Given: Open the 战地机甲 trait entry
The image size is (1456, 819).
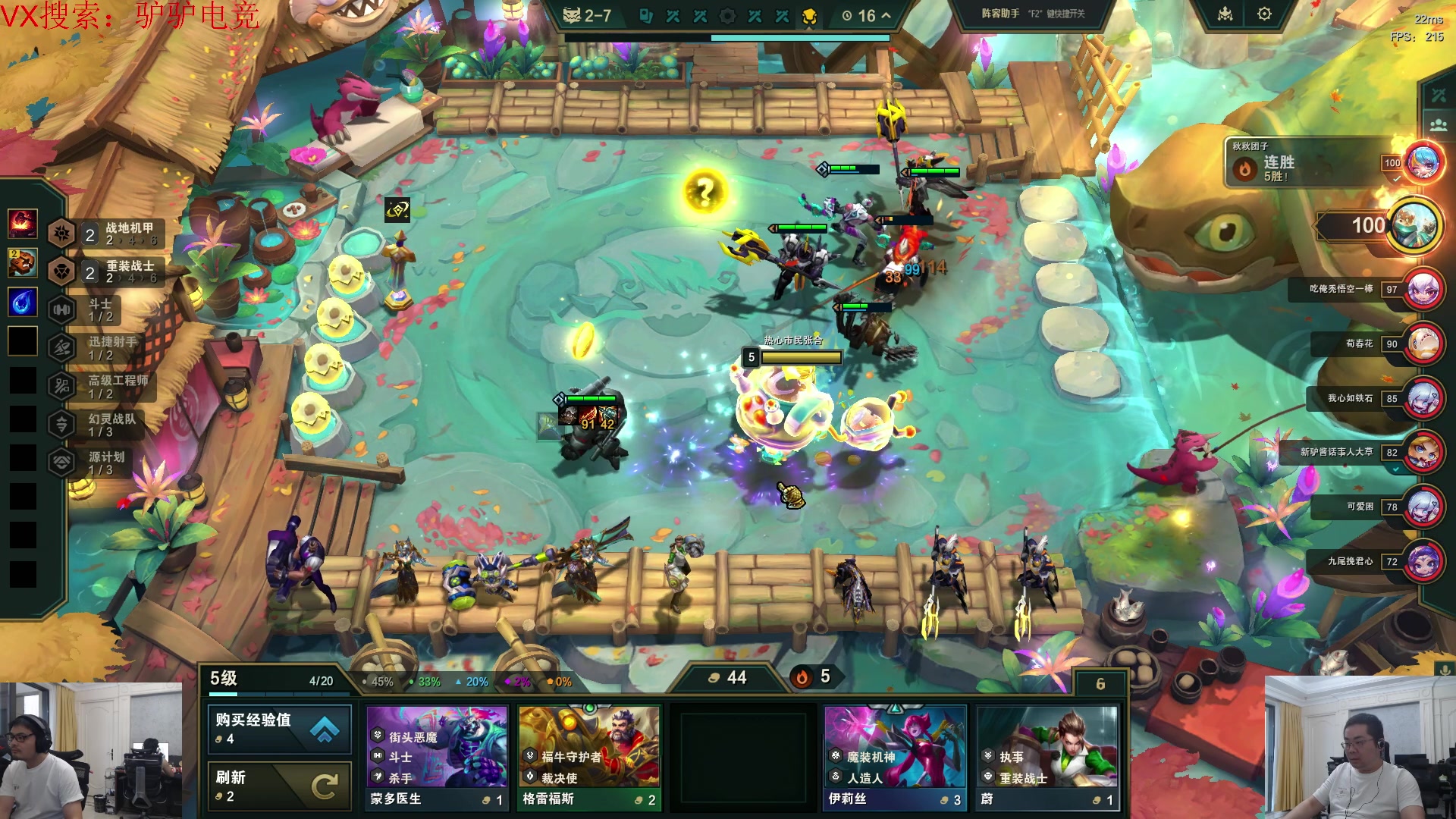Looking at the screenshot, I should [x=106, y=234].
